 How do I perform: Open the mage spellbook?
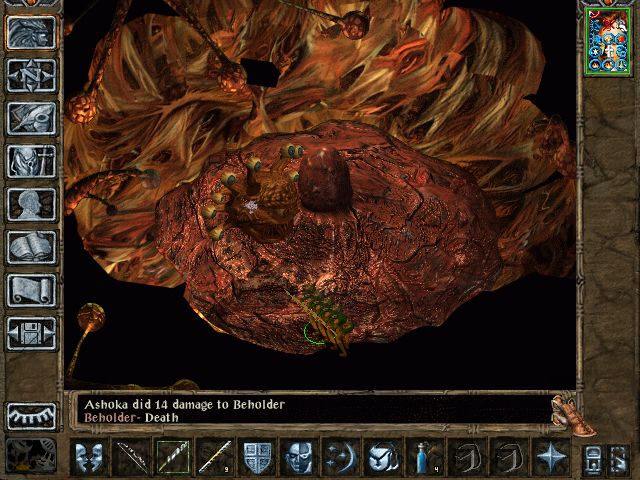[31, 247]
